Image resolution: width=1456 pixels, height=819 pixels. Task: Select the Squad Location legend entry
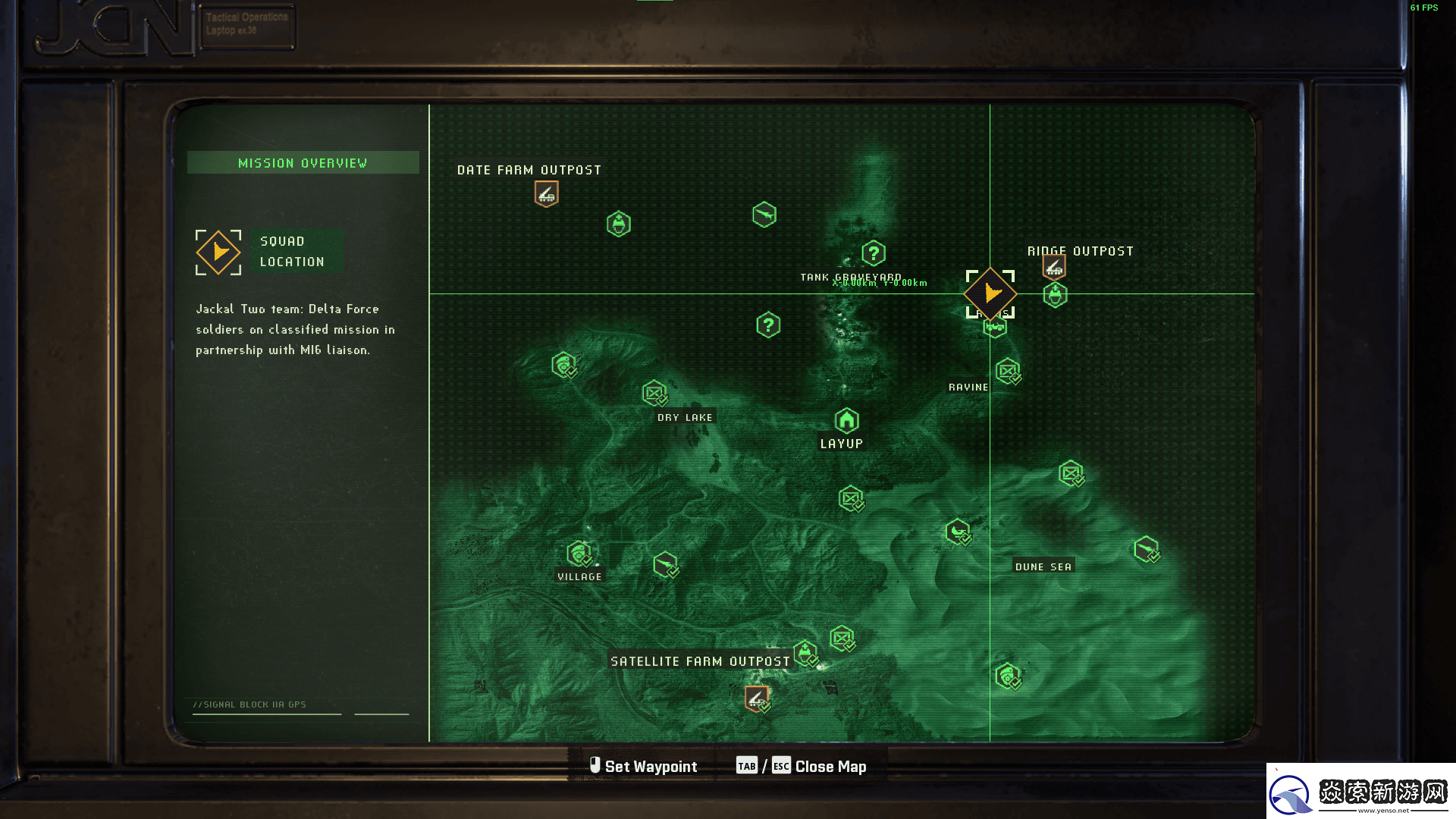pos(292,252)
